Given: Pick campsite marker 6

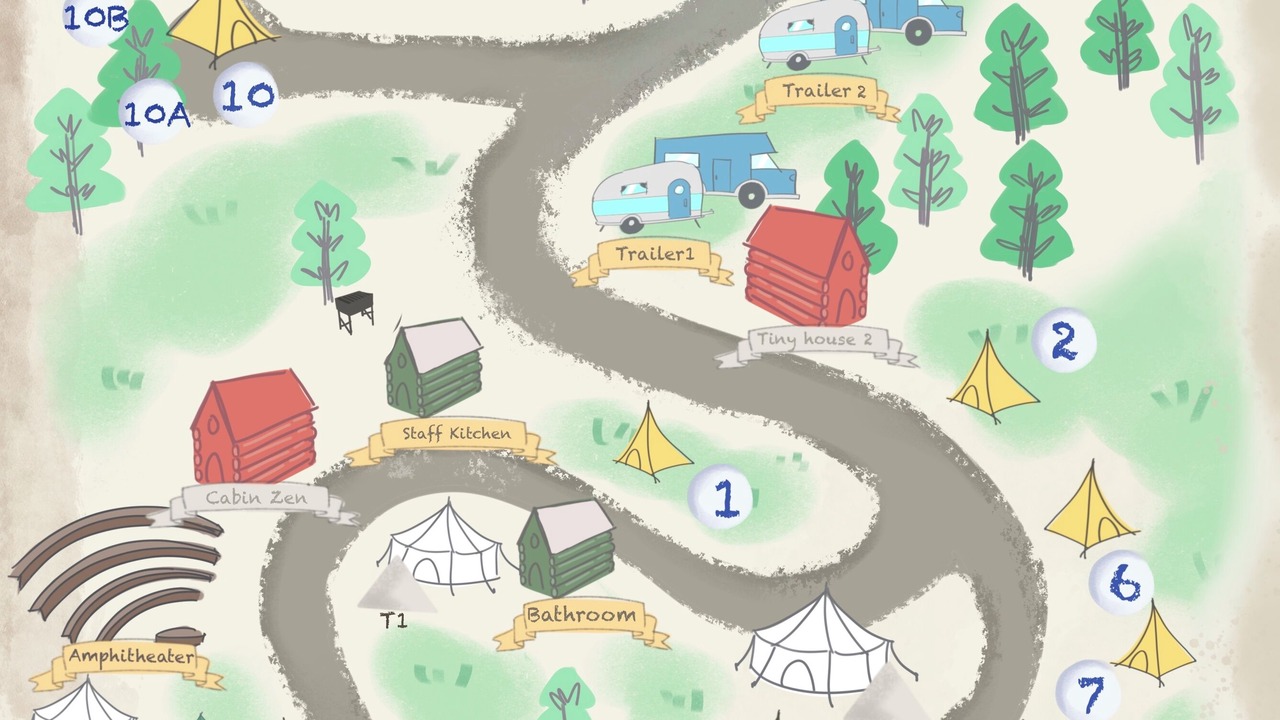Looking at the screenshot, I should coord(1122,584).
